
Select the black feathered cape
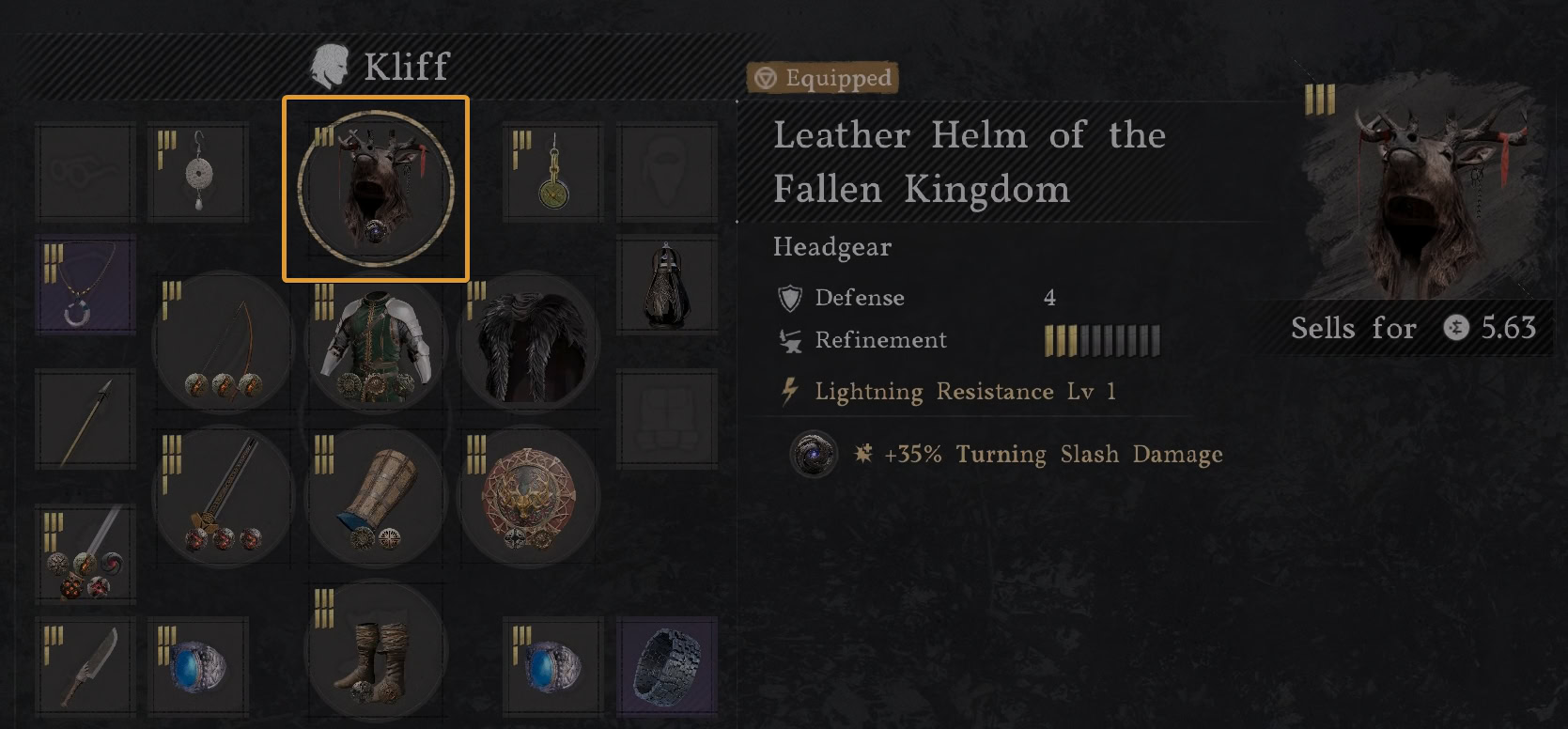(x=526, y=343)
